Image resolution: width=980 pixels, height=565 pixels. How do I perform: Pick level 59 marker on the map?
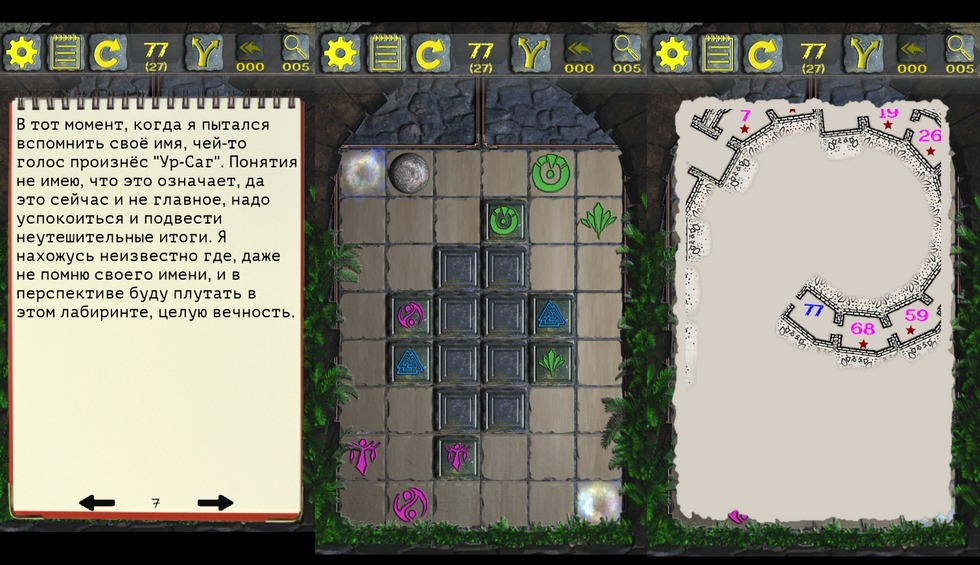pos(915,316)
